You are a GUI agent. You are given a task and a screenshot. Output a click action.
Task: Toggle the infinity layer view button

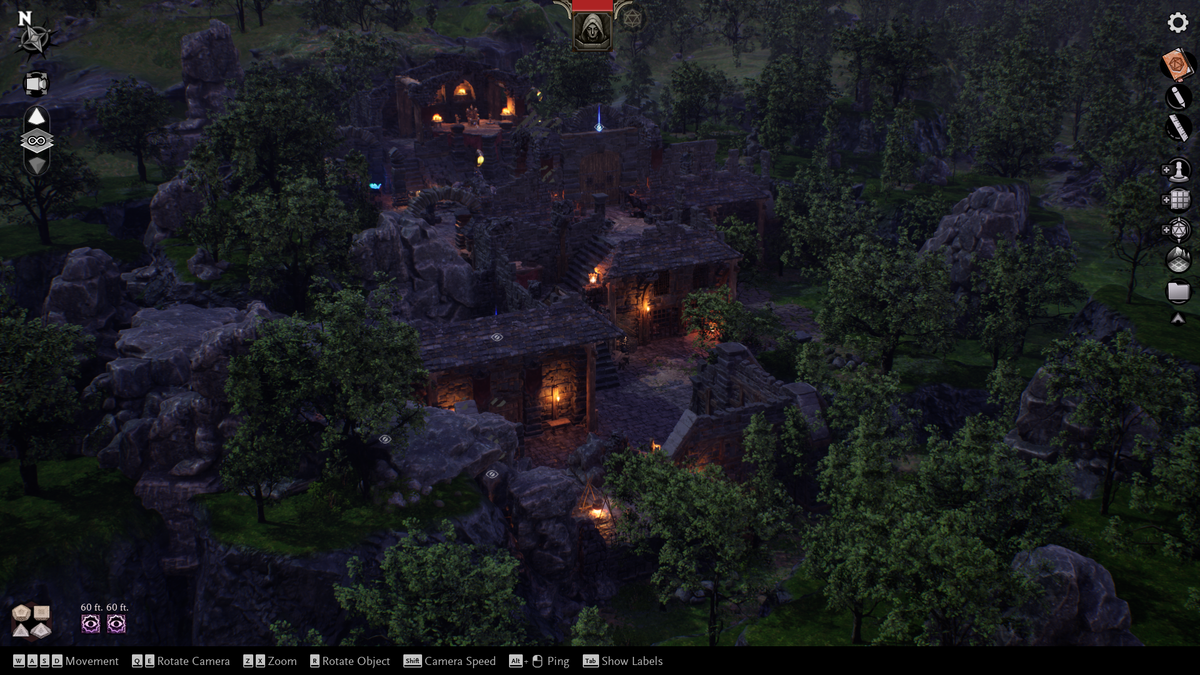coord(36,141)
